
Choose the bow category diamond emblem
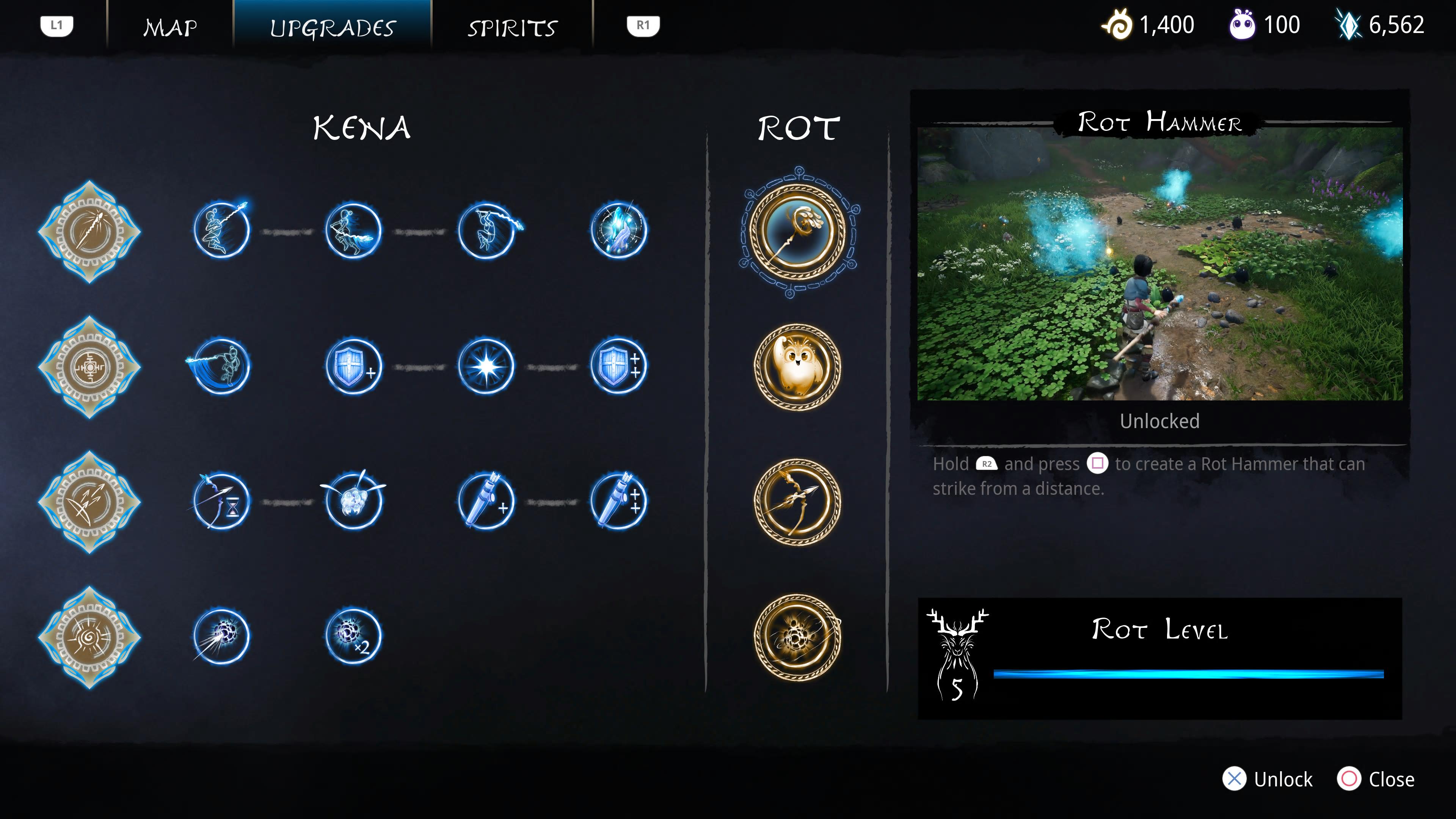pos(89,502)
